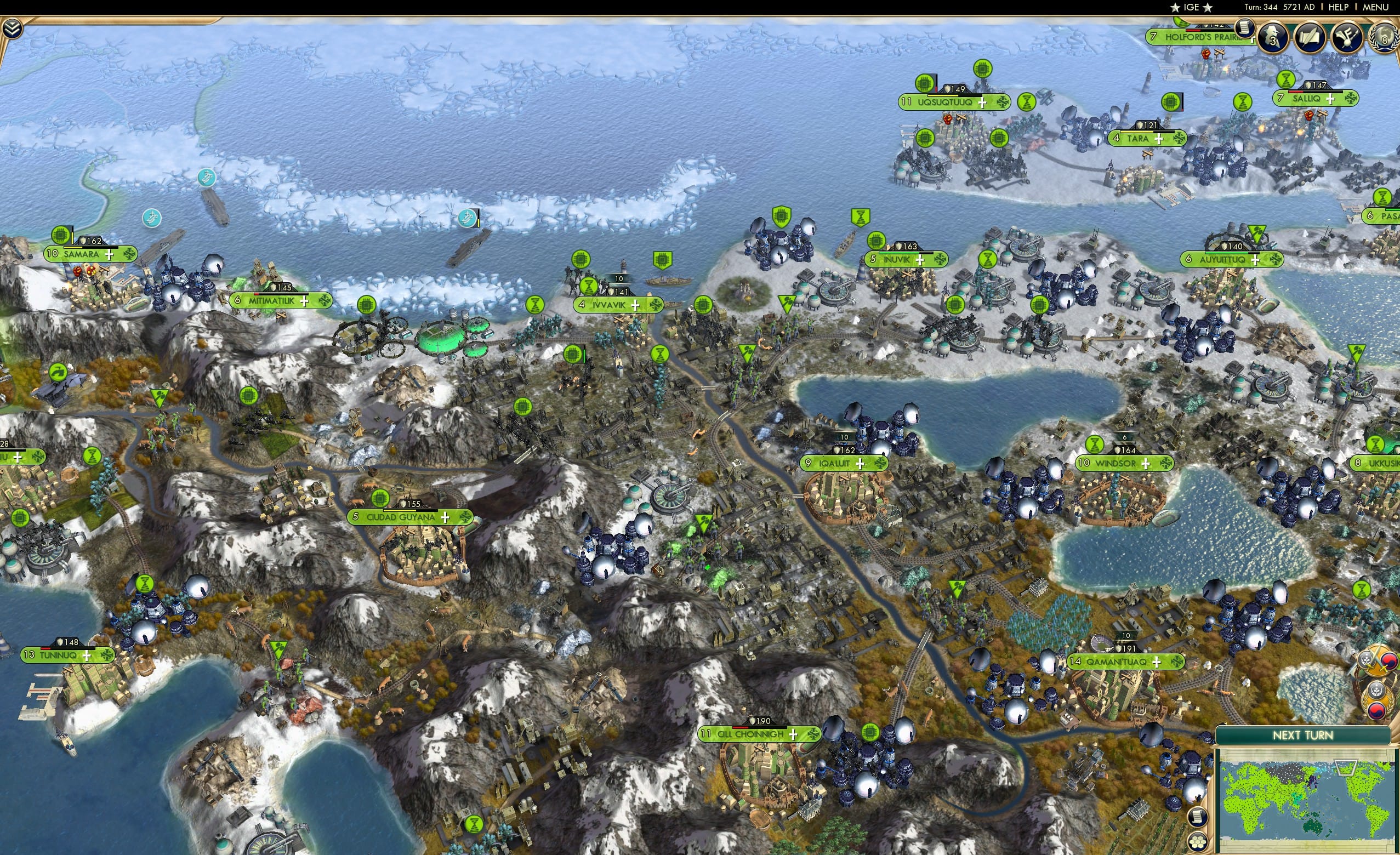Click Korea's yin-yang diplomacy notification emblem

pos(1376,711)
